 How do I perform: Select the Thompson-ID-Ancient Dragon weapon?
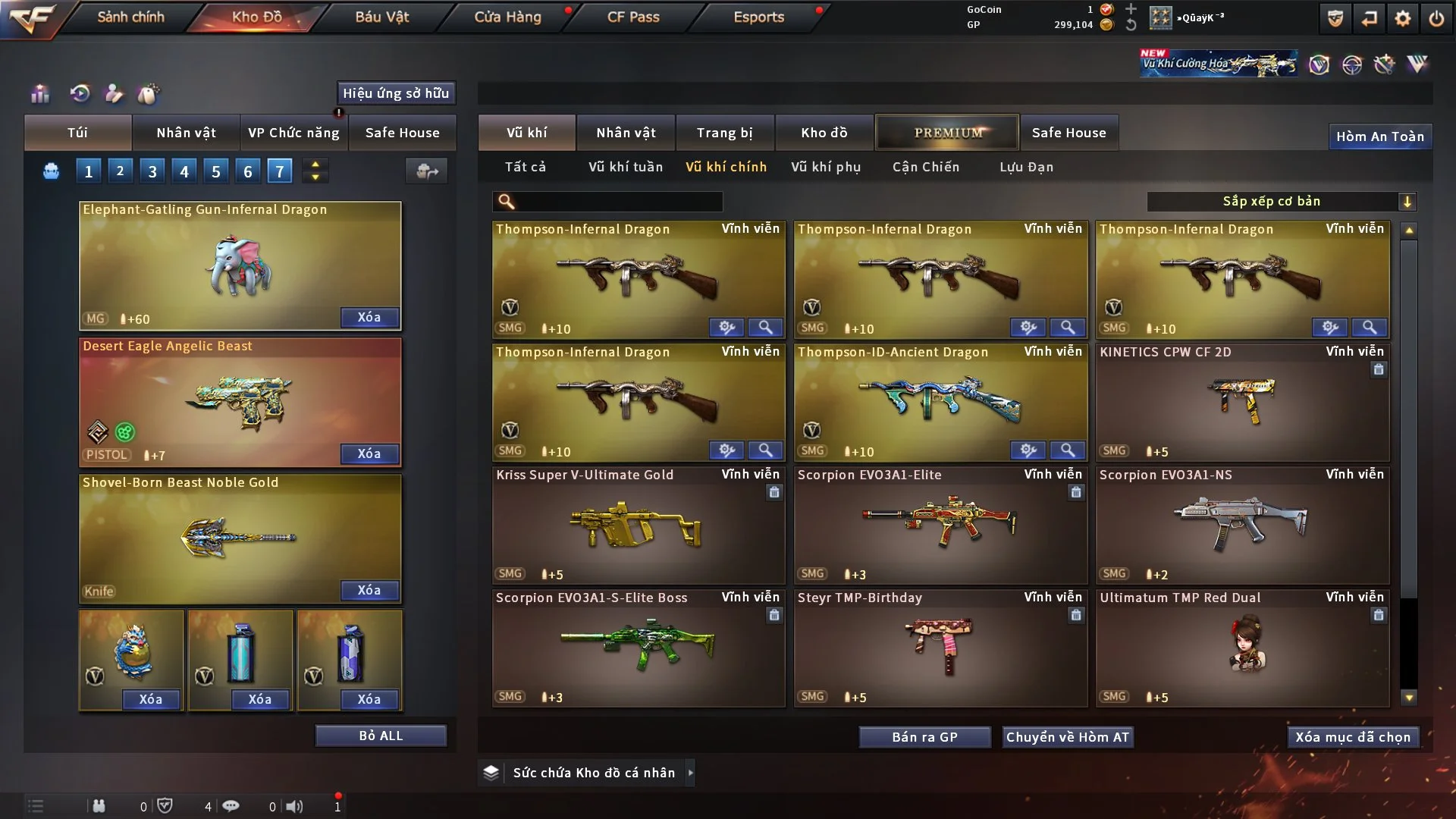tap(940, 402)
